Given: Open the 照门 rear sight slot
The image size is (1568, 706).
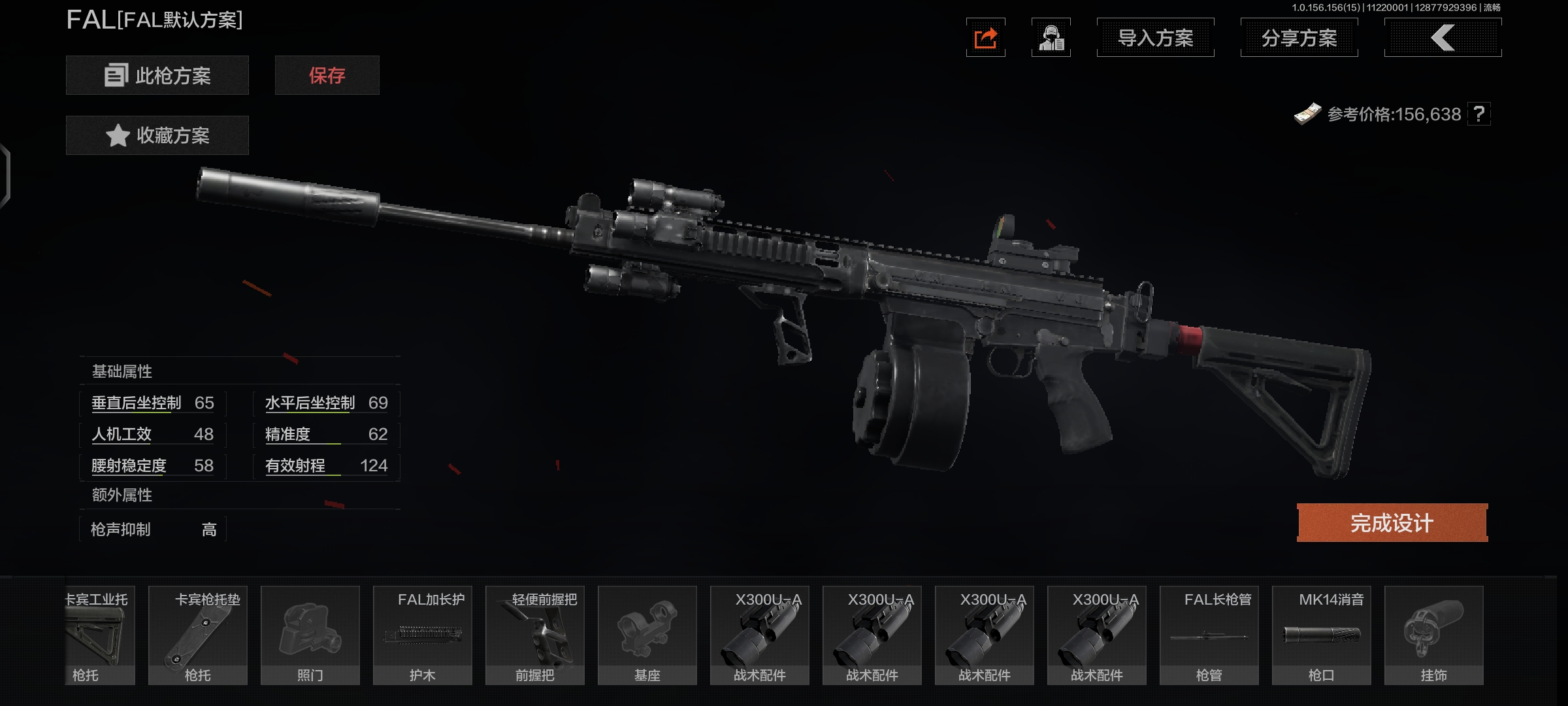Looking at the screenshot, I should (310, 635).
